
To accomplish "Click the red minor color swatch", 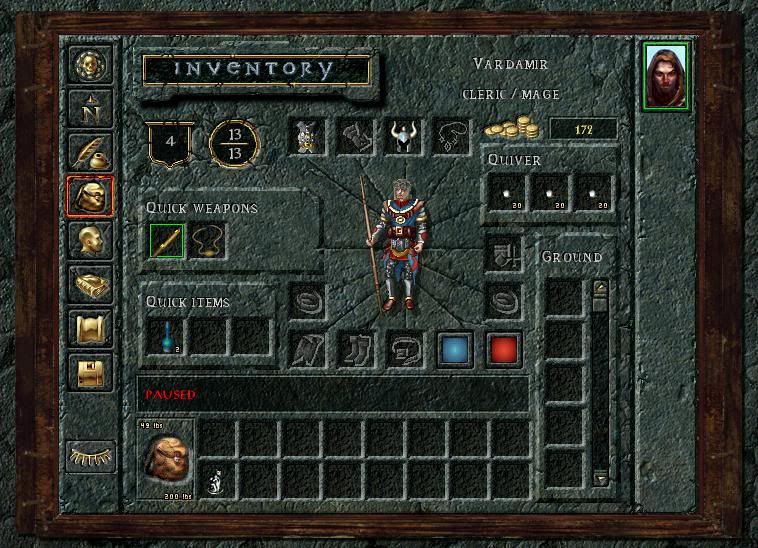I will pyautogui.click(x=504, y=349).
